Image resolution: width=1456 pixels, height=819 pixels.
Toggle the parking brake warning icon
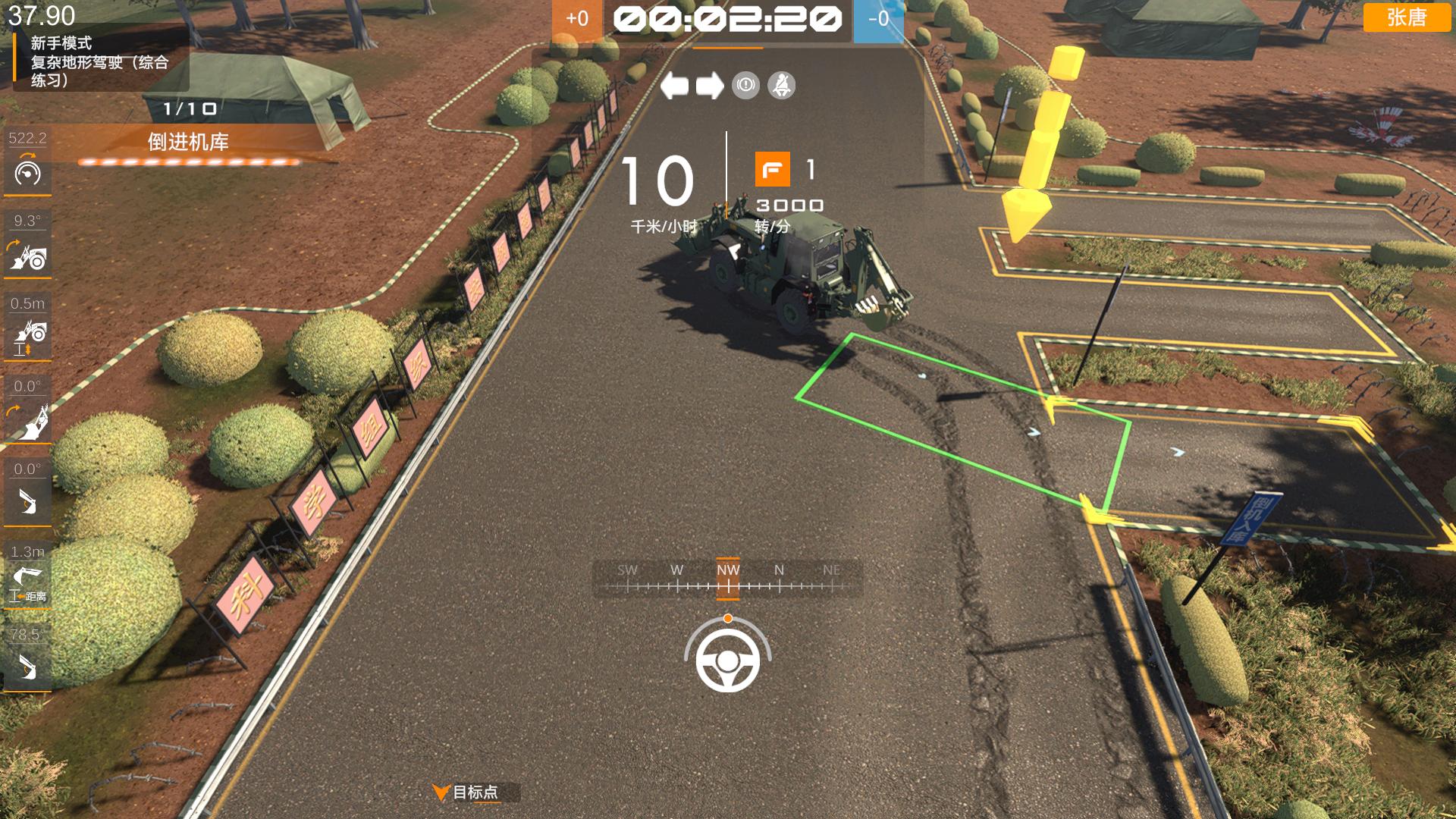click(x=745, y=86)
